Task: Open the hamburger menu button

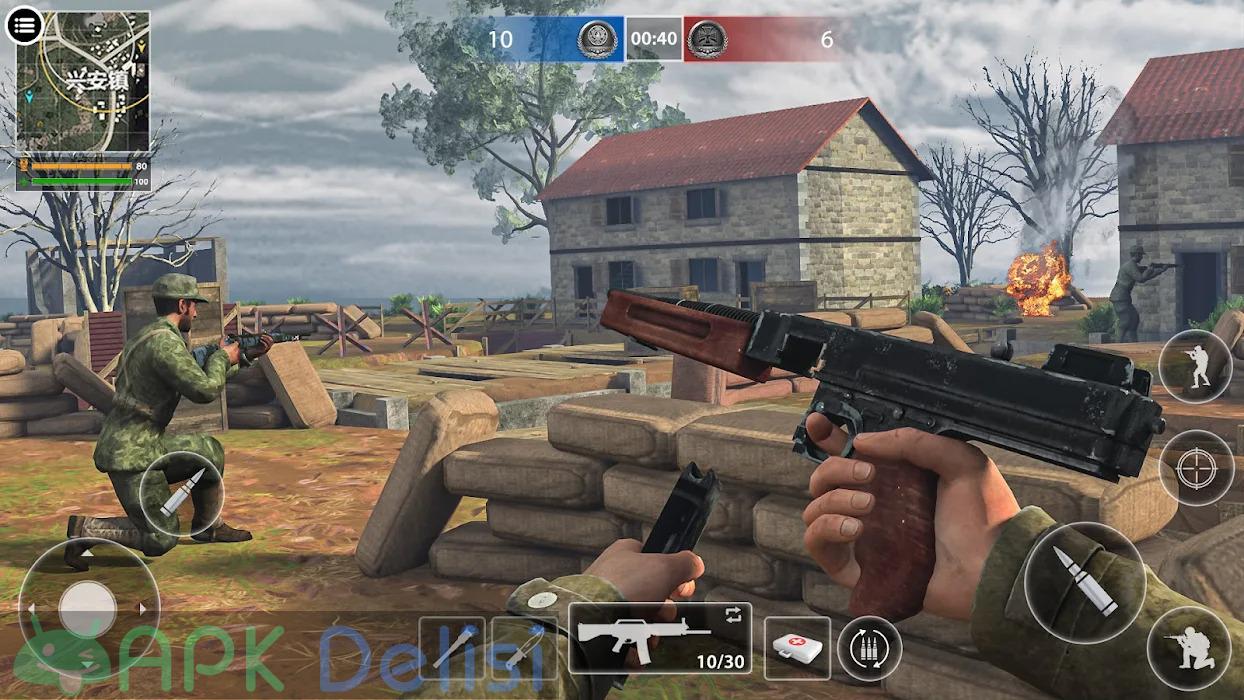Action: (24, 25)
